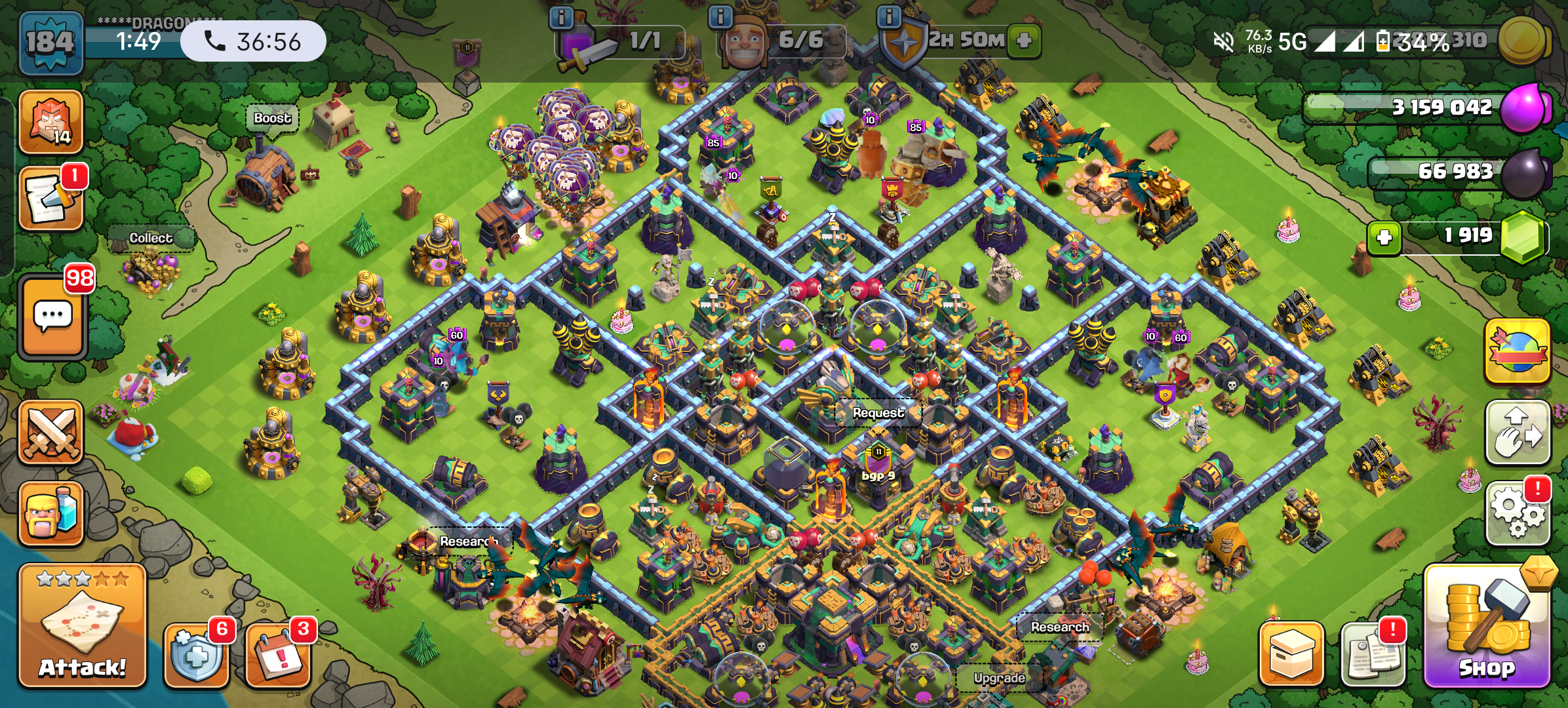Open the shield defense log button
The image size is (1568, 708).
196,654
